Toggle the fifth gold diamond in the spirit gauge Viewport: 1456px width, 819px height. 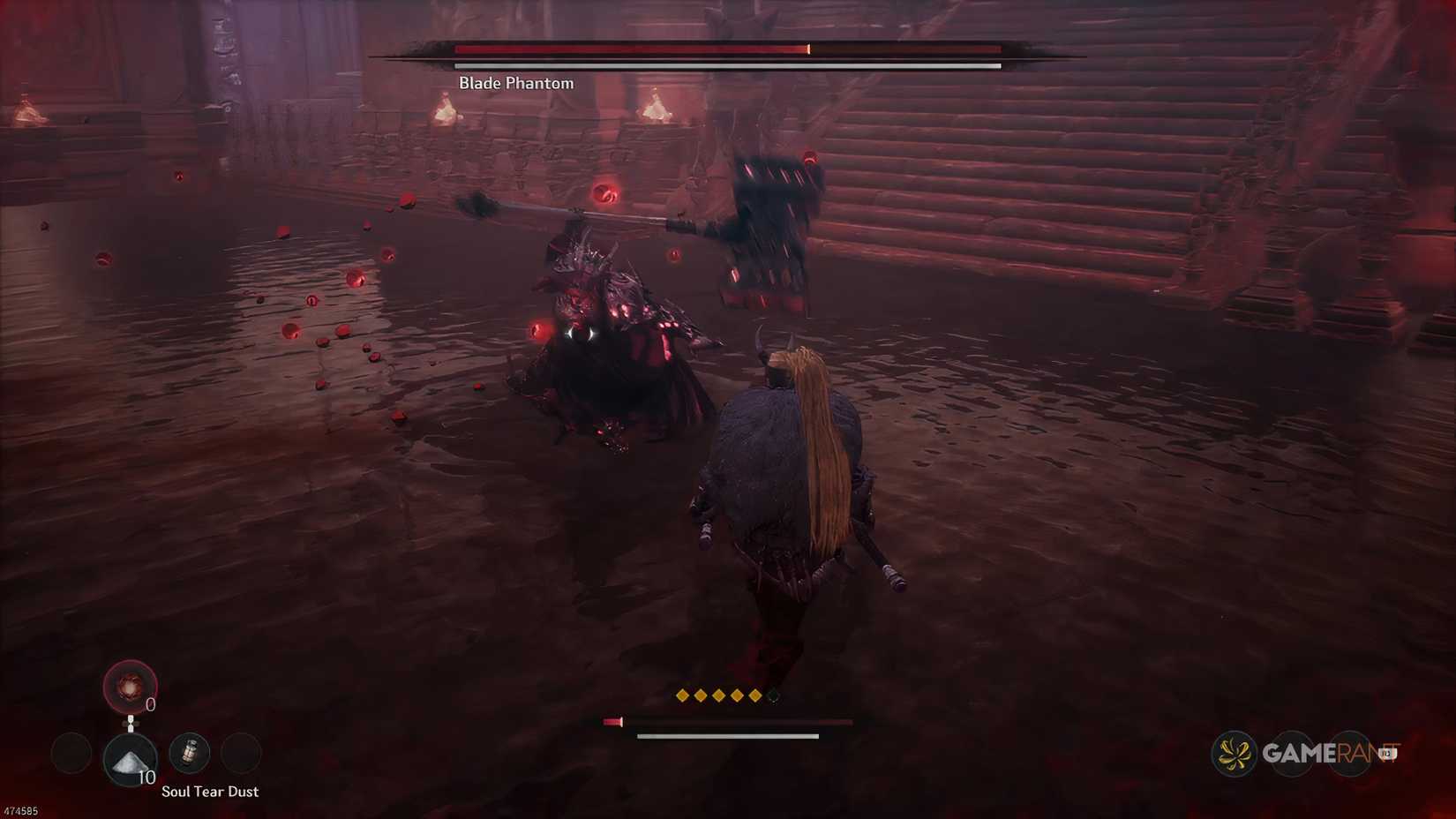coord(755,695)
